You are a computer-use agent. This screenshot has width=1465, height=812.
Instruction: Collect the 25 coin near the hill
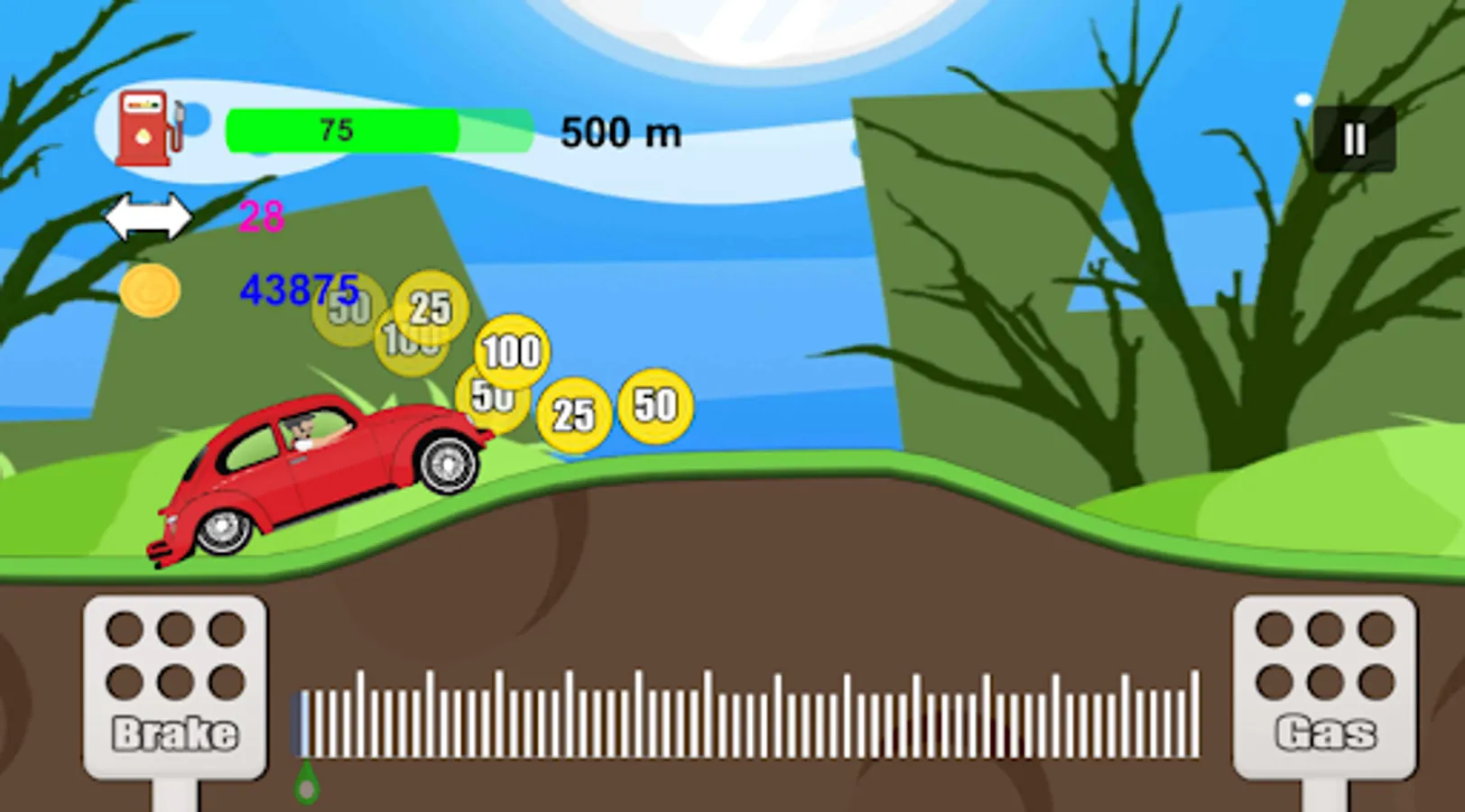tap(575, 413)
